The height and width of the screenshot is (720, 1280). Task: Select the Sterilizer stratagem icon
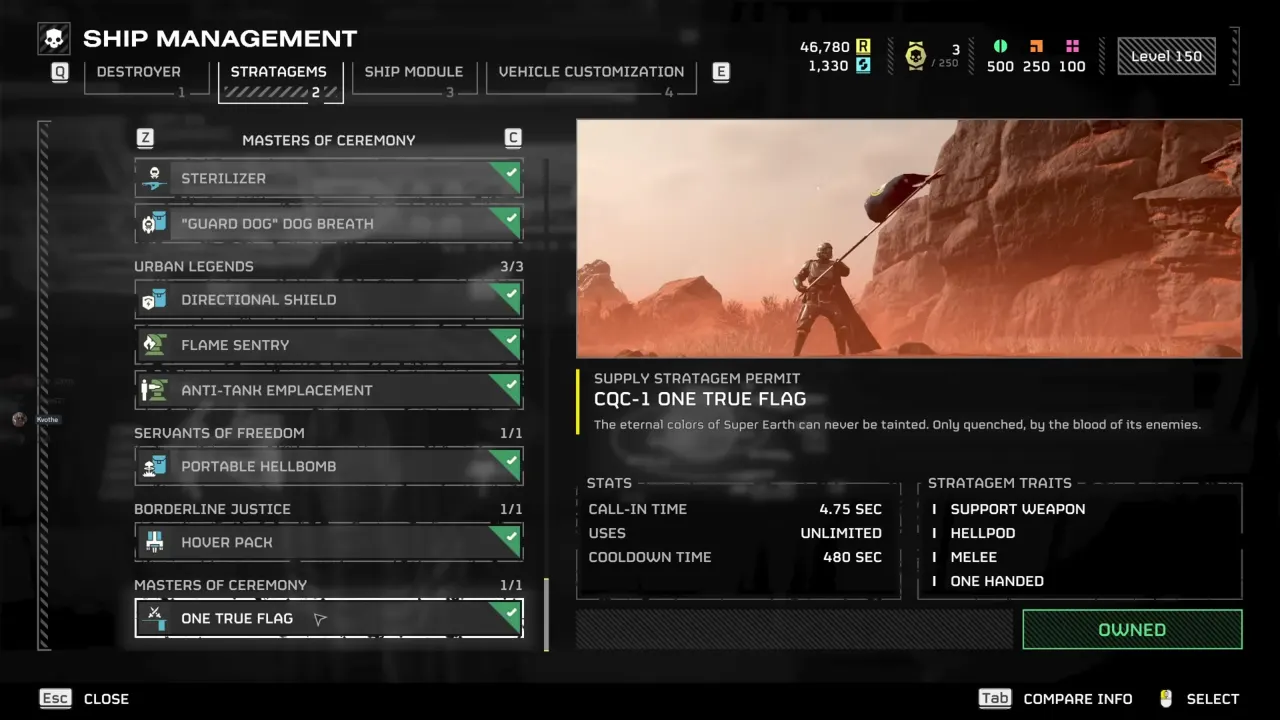[x=154, y=178]
